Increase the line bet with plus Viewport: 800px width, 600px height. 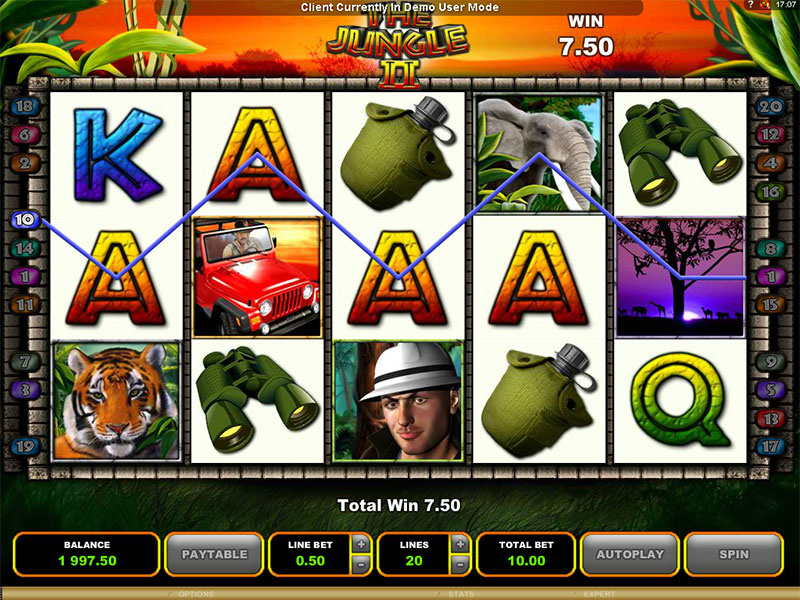pos(360,543)
